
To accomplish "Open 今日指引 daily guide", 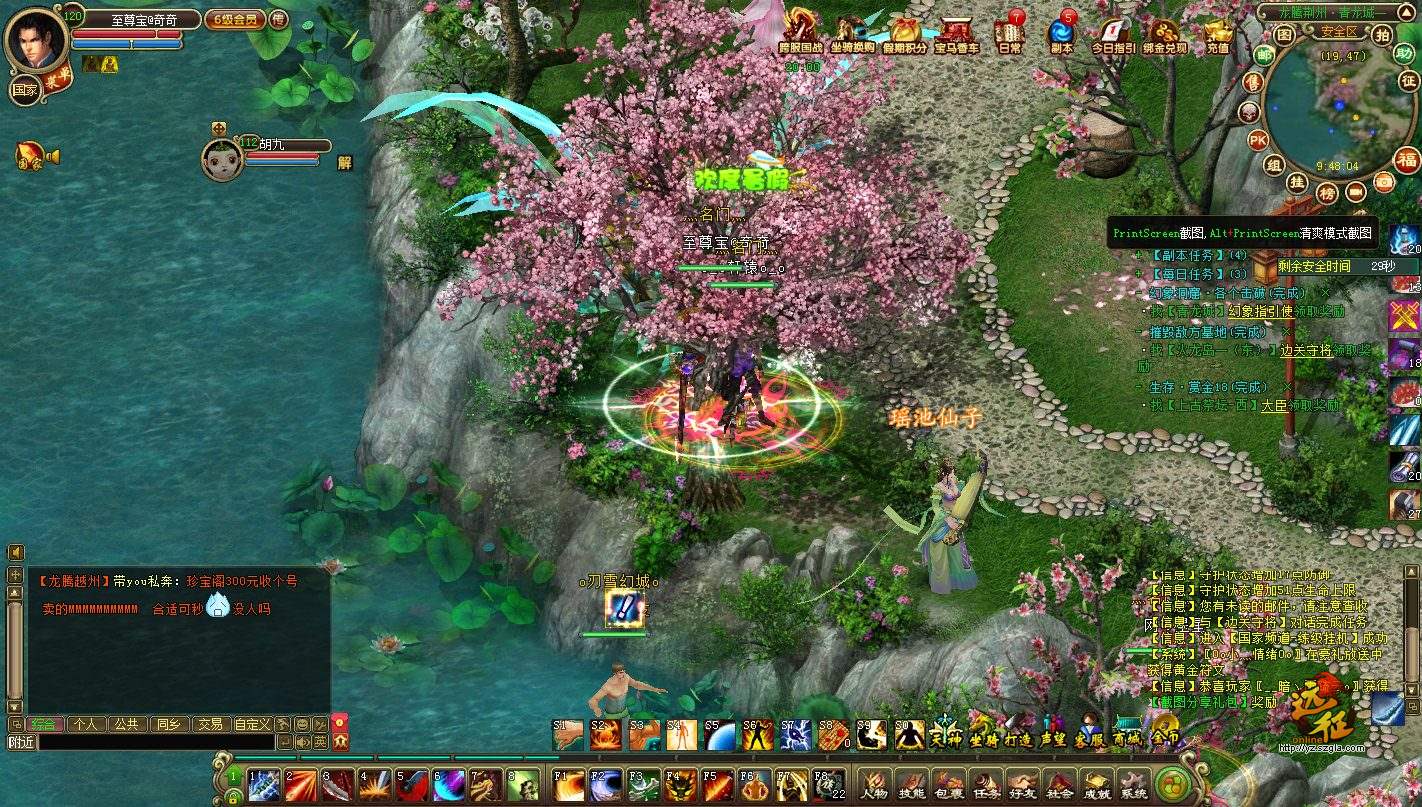I will [1112, 33].
